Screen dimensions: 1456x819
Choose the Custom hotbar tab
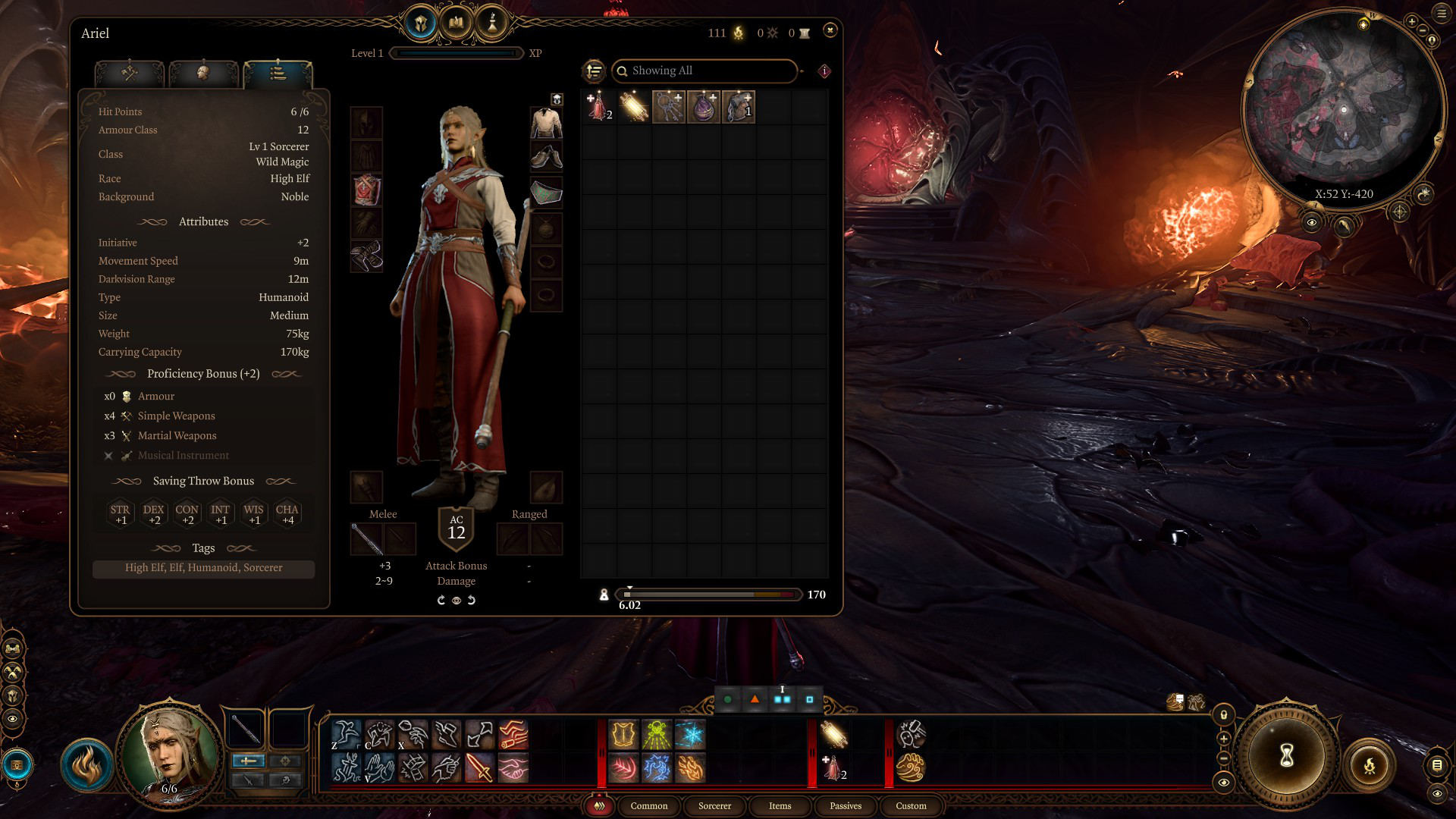911,806
